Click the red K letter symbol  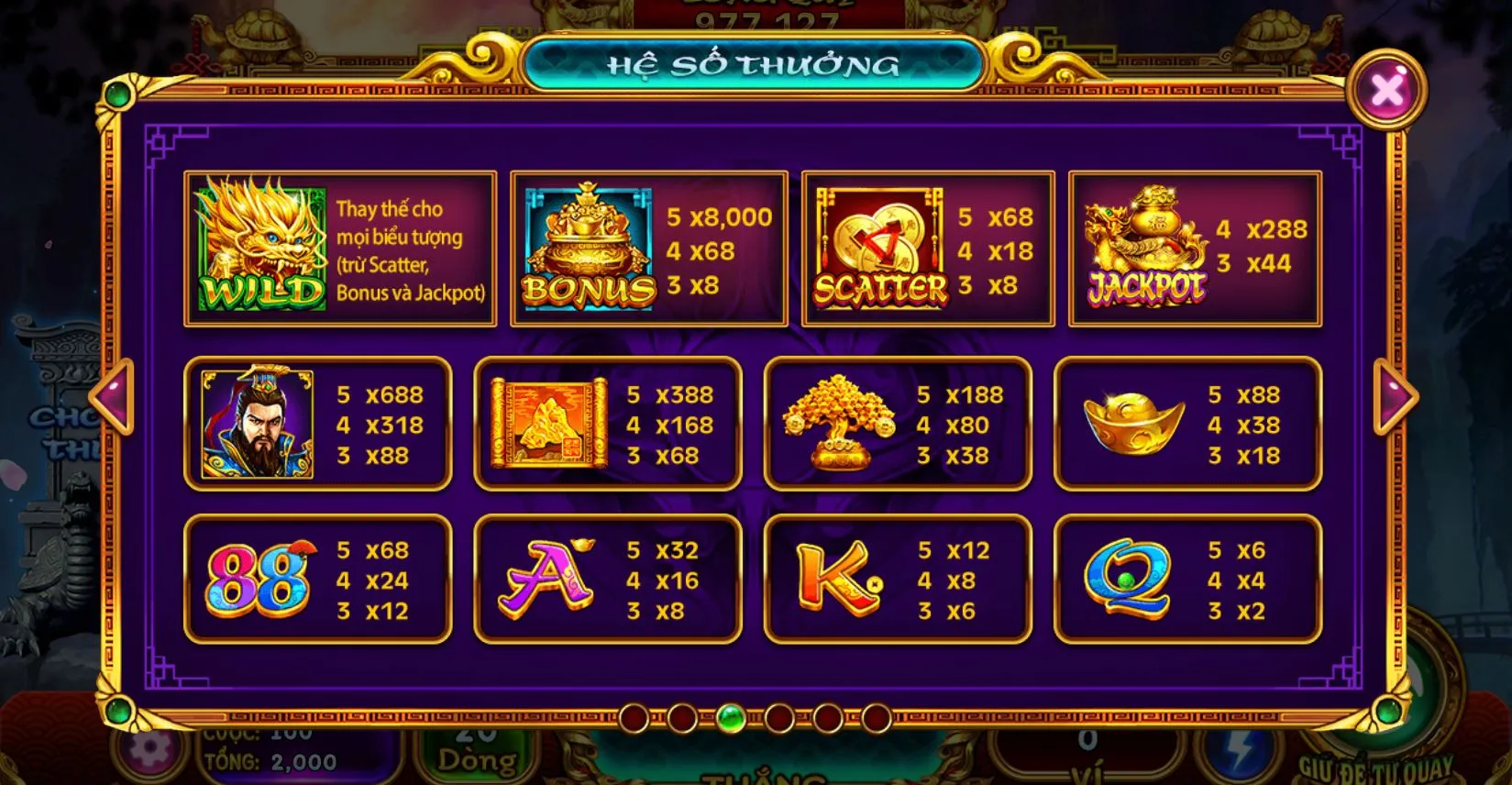(835, 578)
